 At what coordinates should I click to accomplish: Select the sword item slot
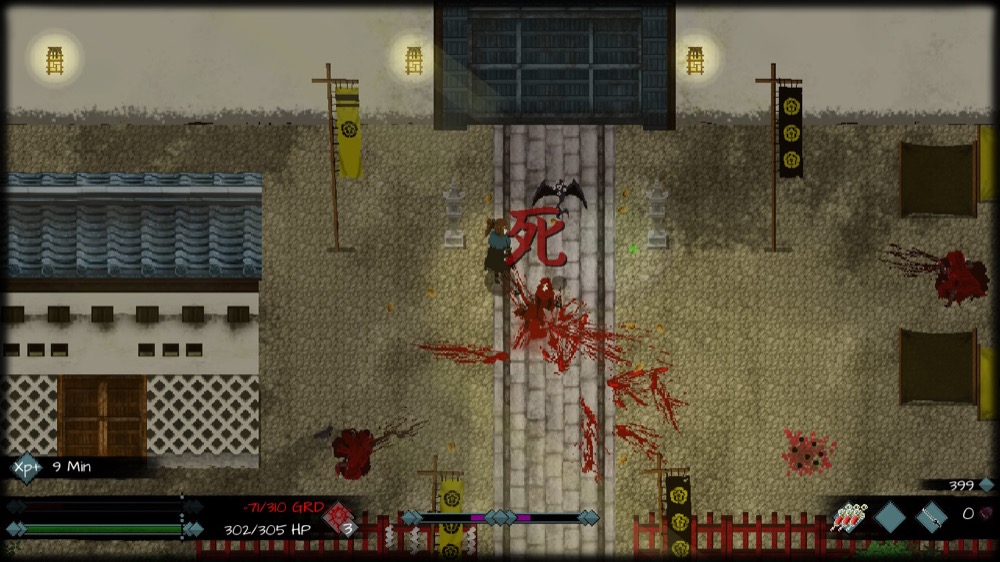931,517
